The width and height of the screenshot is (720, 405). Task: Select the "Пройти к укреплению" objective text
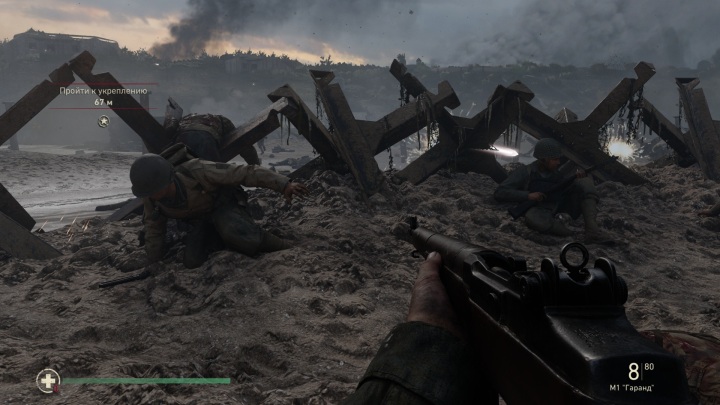click(104, 91)
